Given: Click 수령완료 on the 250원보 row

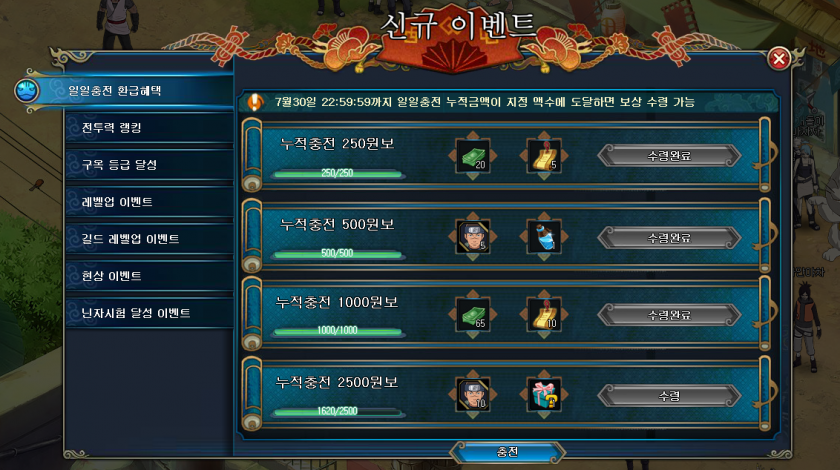Looking at the screenshot, I should coord(669,156).
